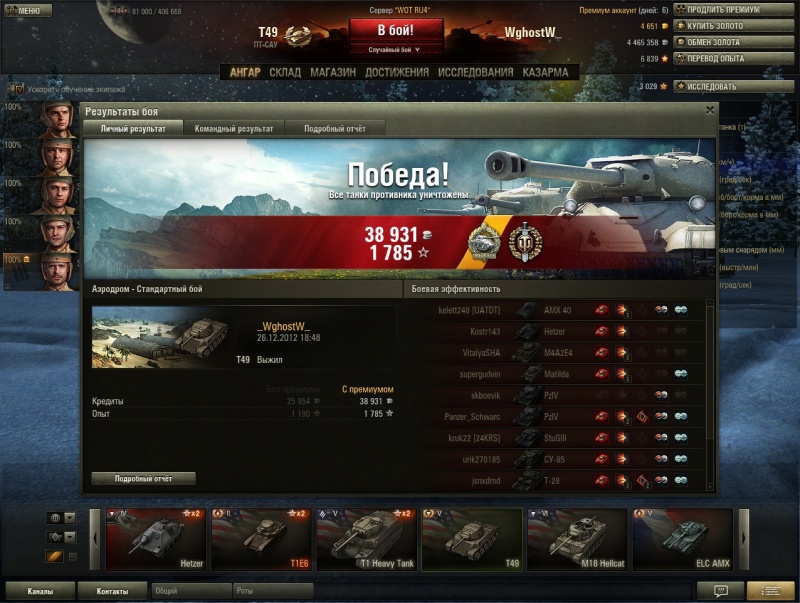Close the battle results window
The image size is (800, 603).
[x=710, y=110]
